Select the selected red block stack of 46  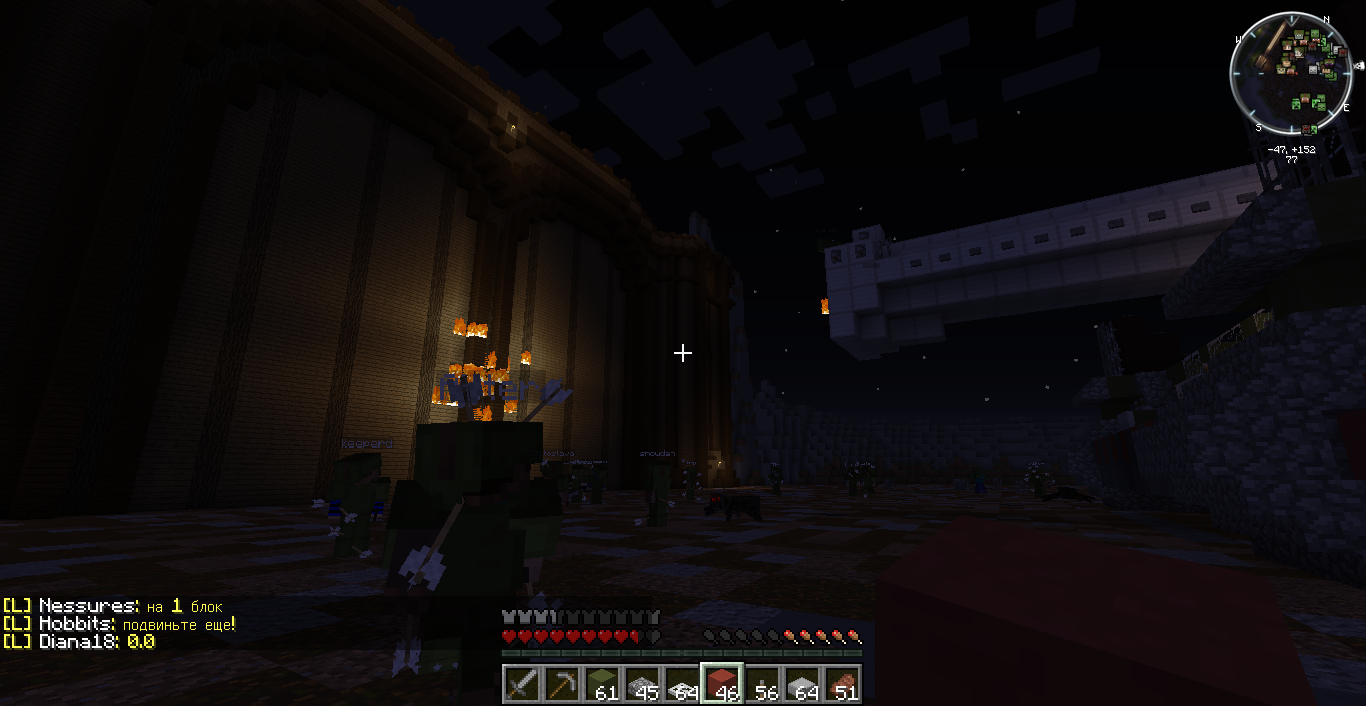click(721, 684)
